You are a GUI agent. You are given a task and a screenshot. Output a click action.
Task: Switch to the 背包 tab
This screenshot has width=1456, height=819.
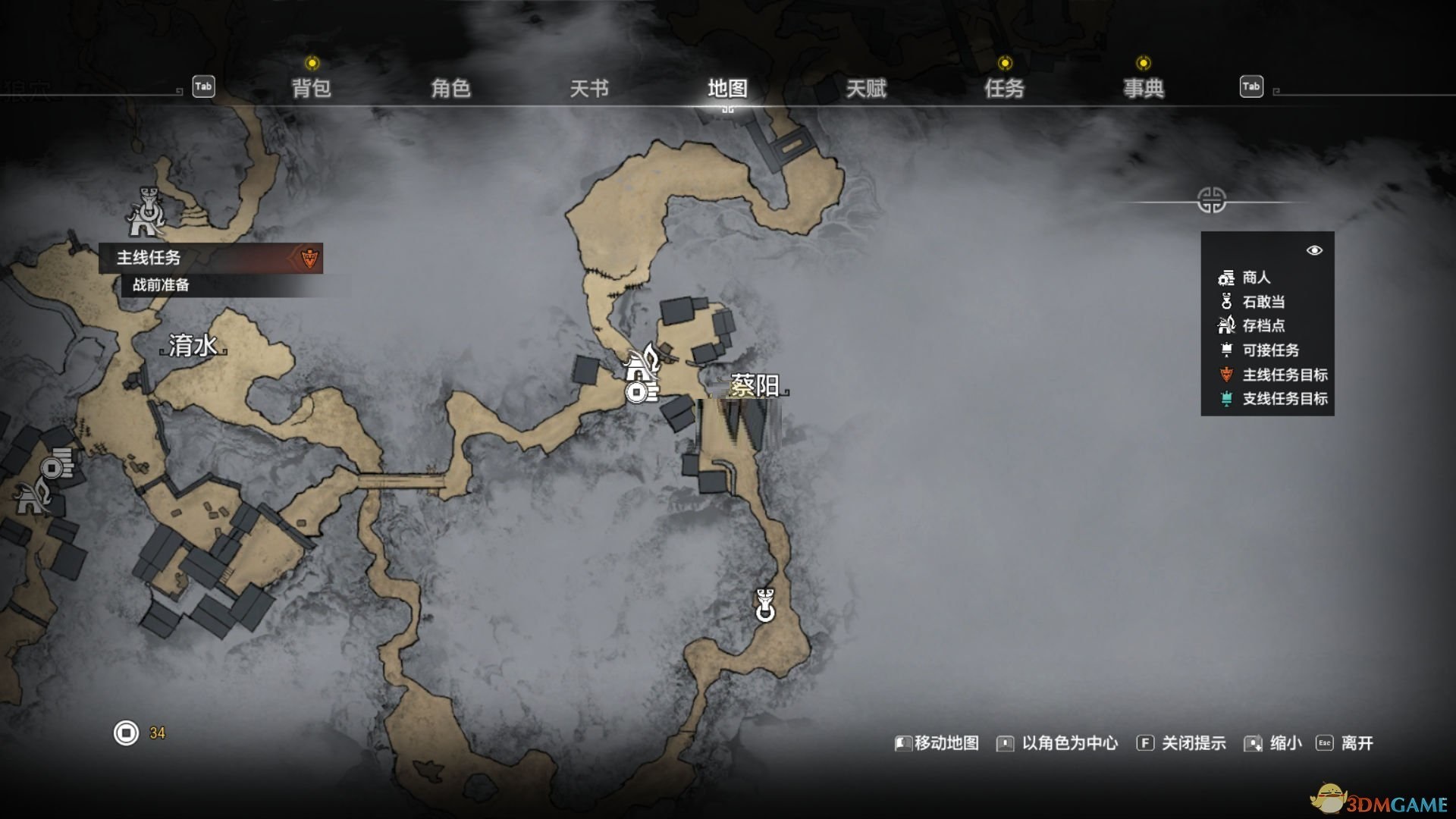coord(311,89)
